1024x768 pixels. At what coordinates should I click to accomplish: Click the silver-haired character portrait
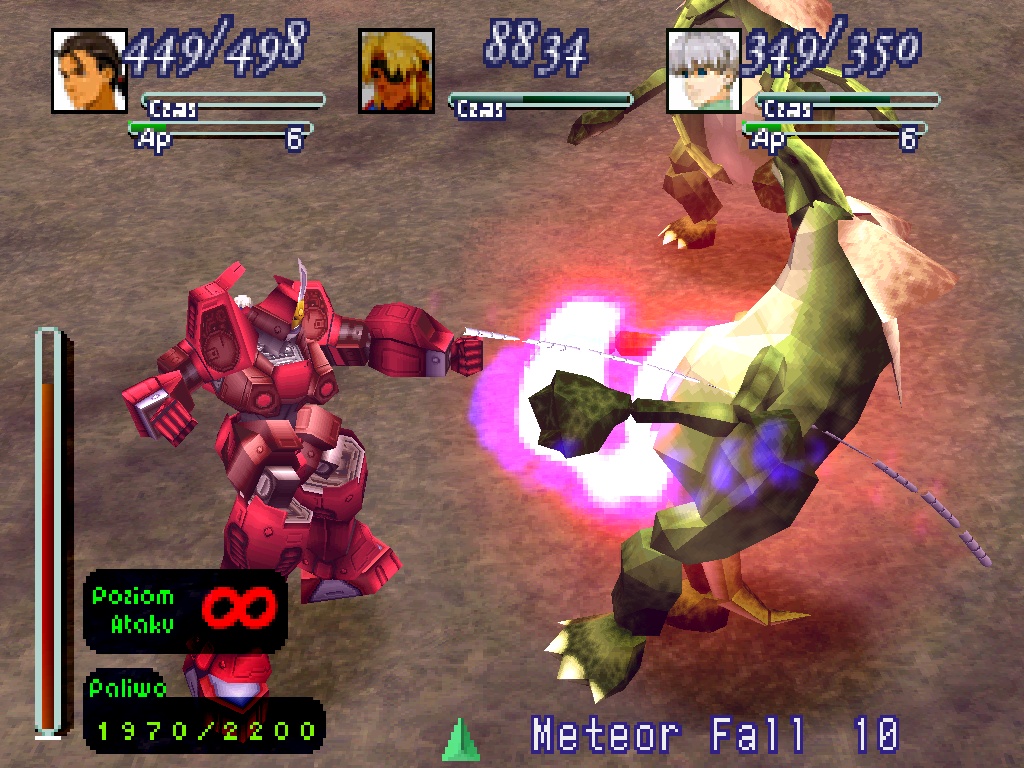tap(703, 71)
